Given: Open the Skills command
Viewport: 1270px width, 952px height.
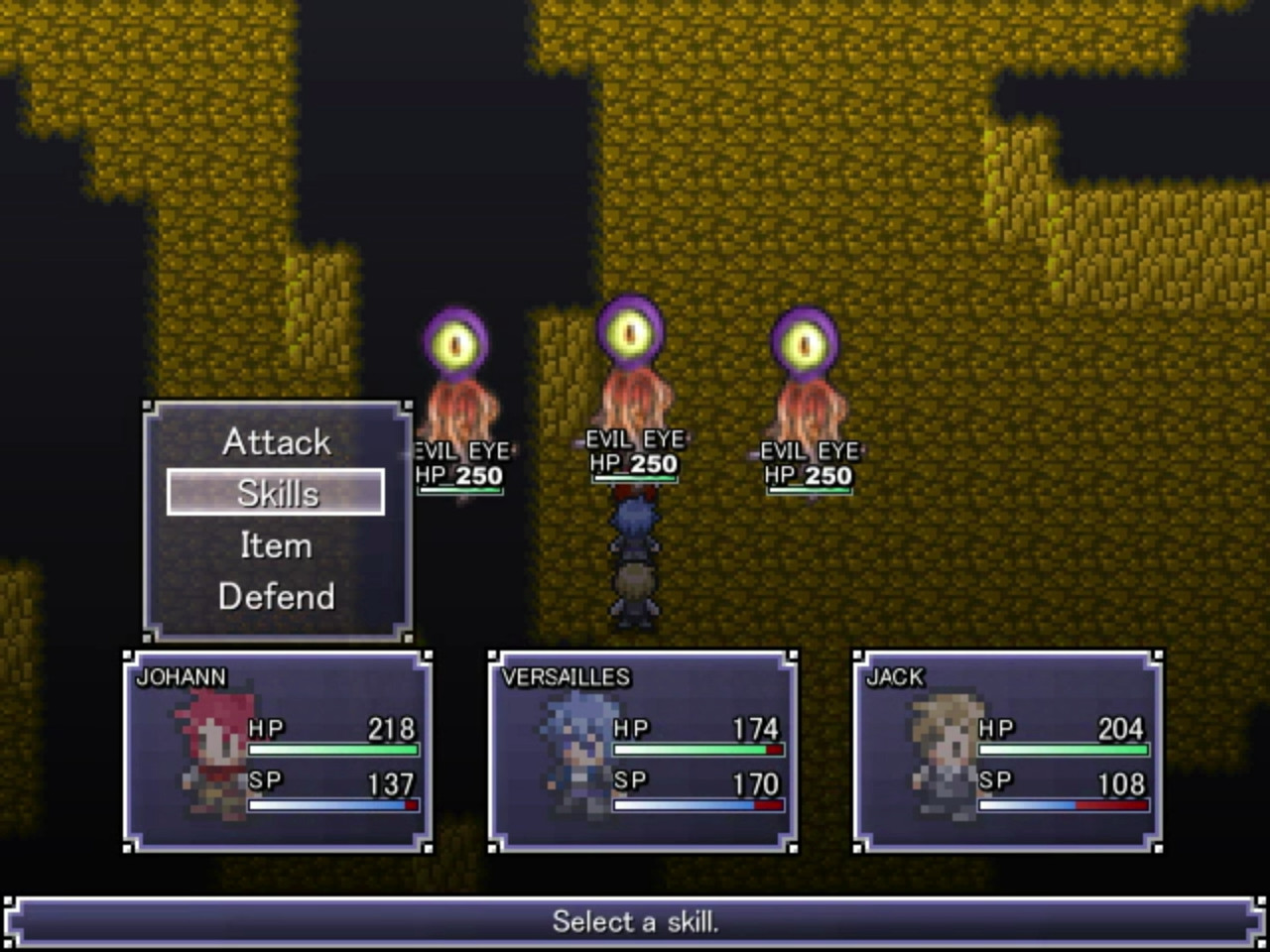Looking at the screenshot, I should click(x=276, y=493).
